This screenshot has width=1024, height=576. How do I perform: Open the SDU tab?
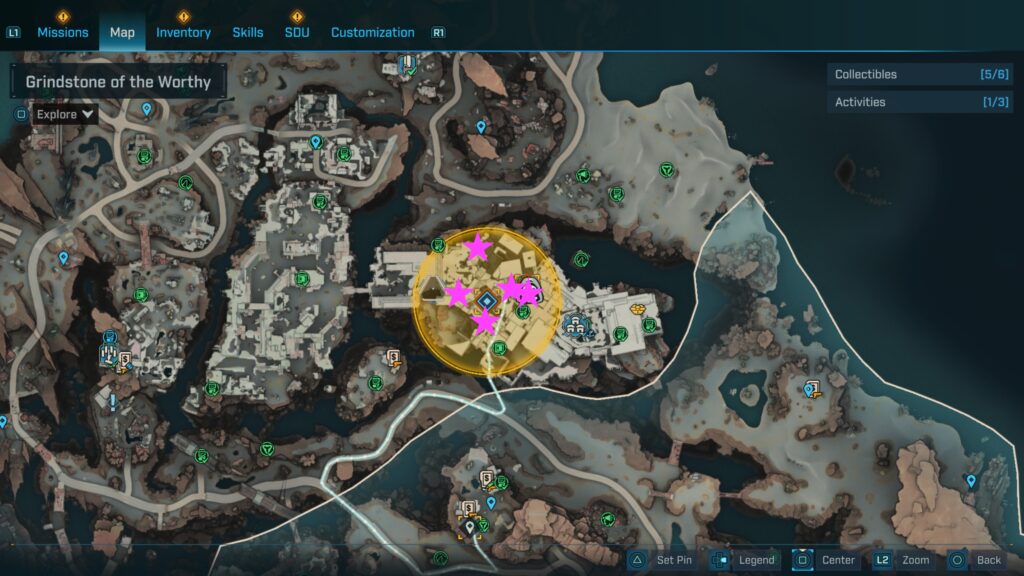297,32
